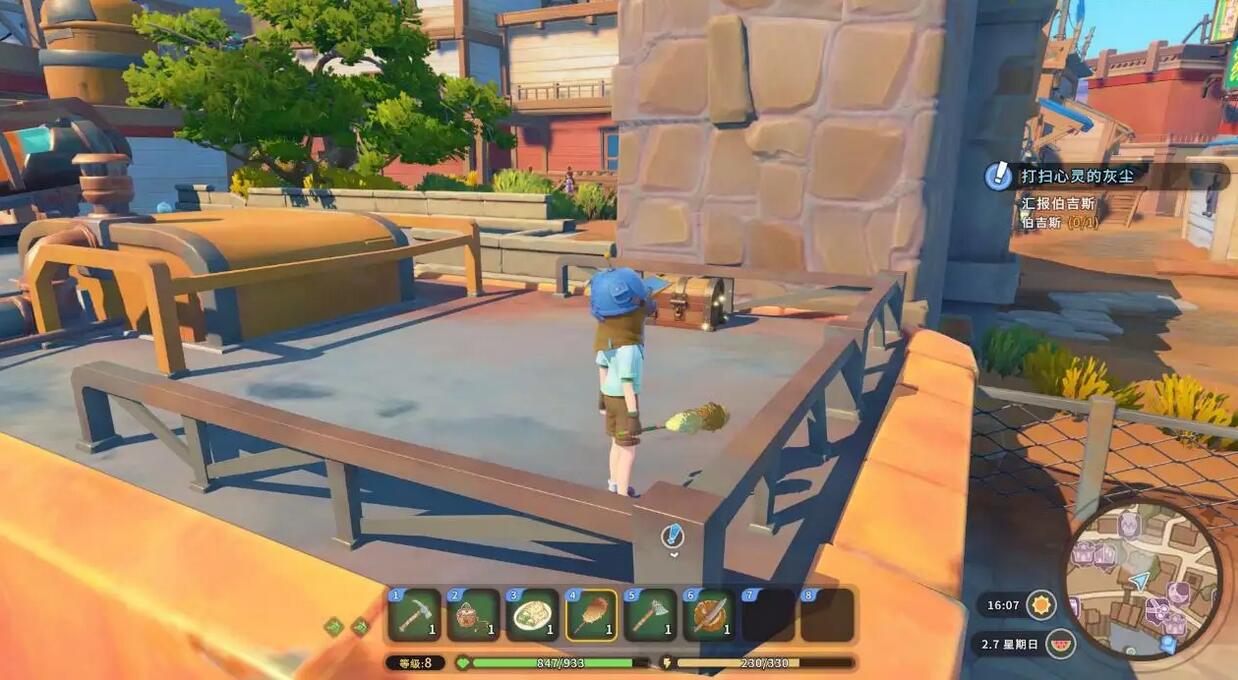Open the 打扫心灵的灰尘 quest tracker
Viewport: 1238px width, 680px height.
[1080, 176]
